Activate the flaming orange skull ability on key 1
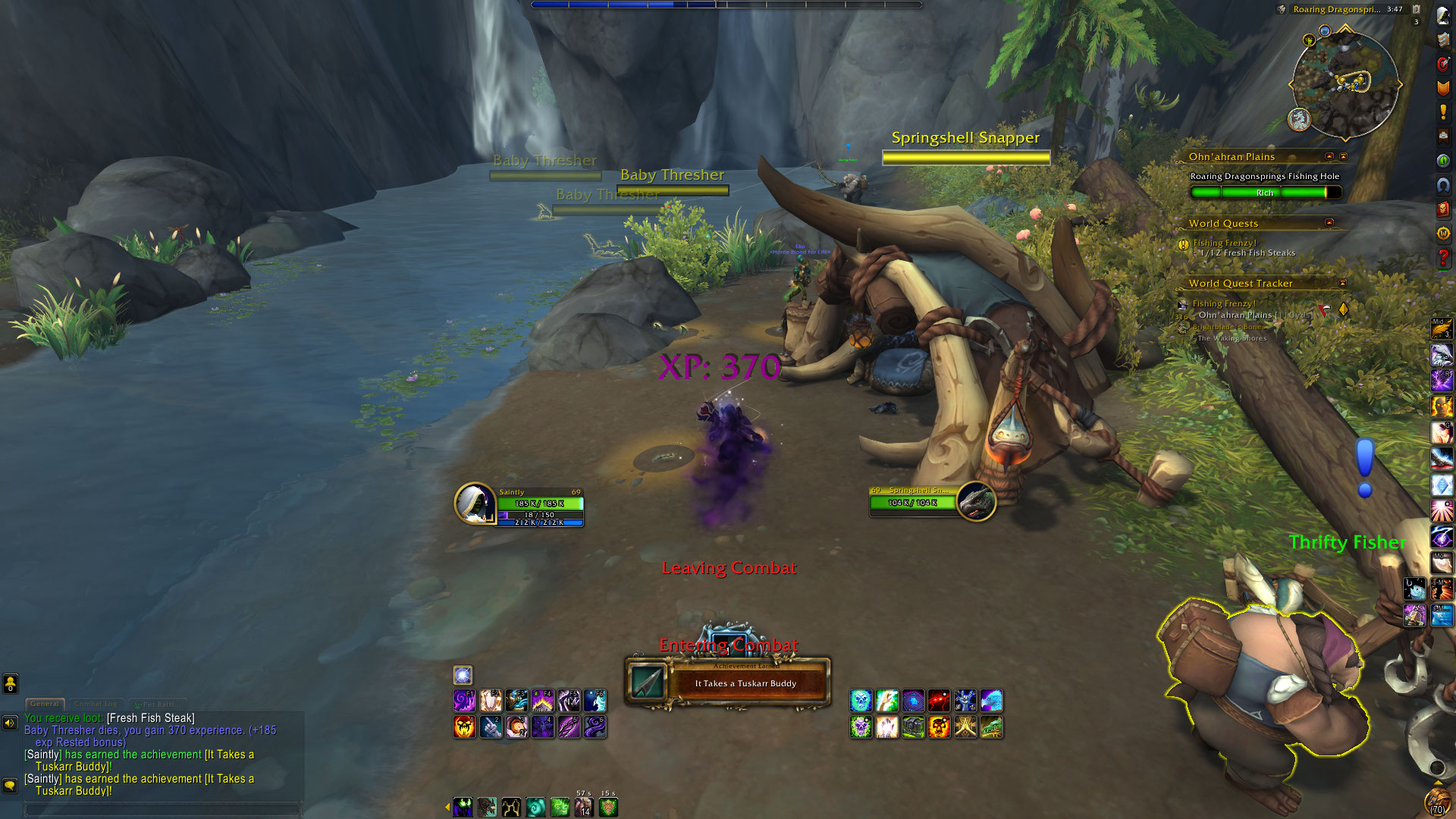 tap(464, 727)
